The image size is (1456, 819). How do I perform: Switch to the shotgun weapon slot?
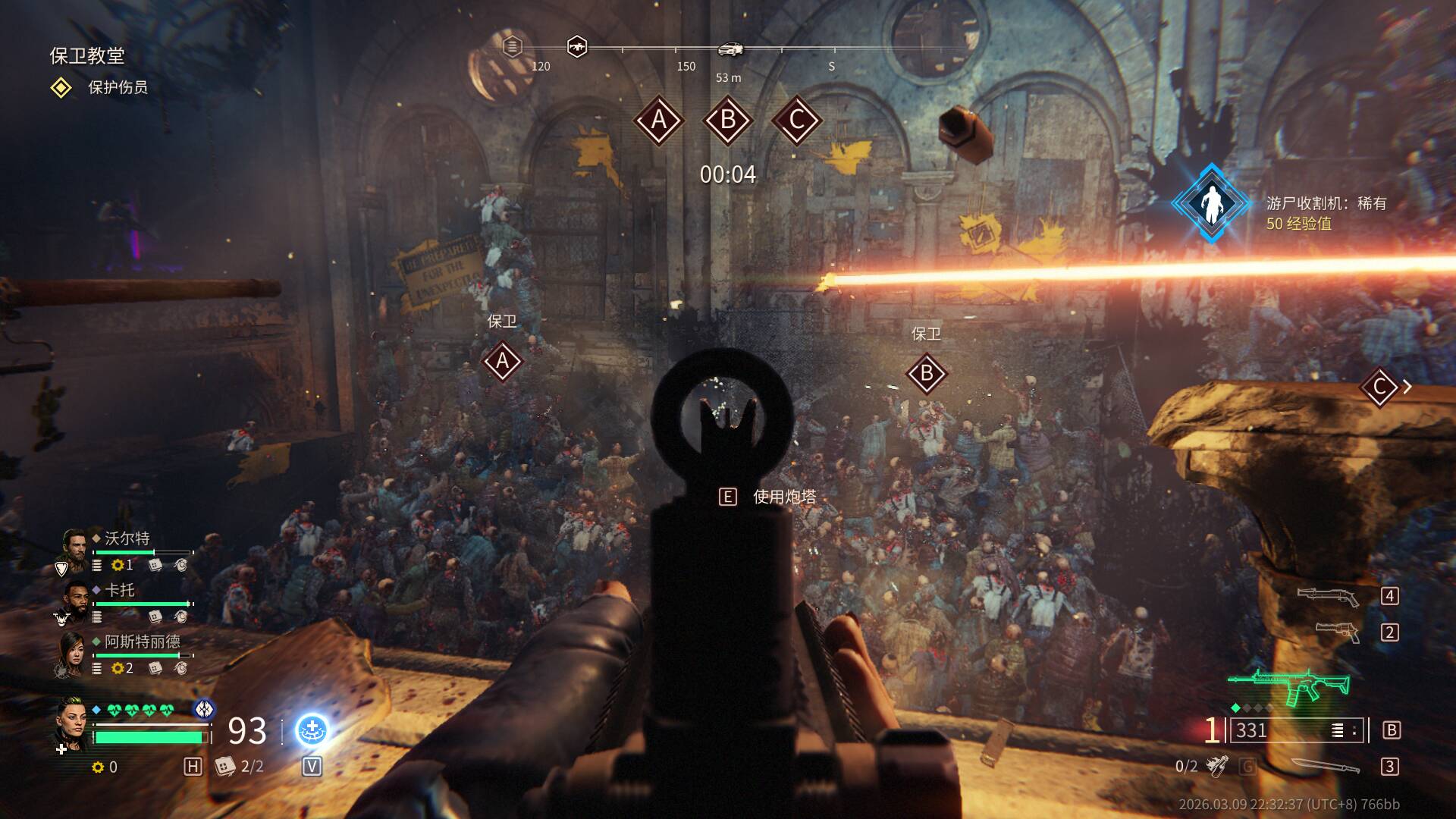point(1327,596)
